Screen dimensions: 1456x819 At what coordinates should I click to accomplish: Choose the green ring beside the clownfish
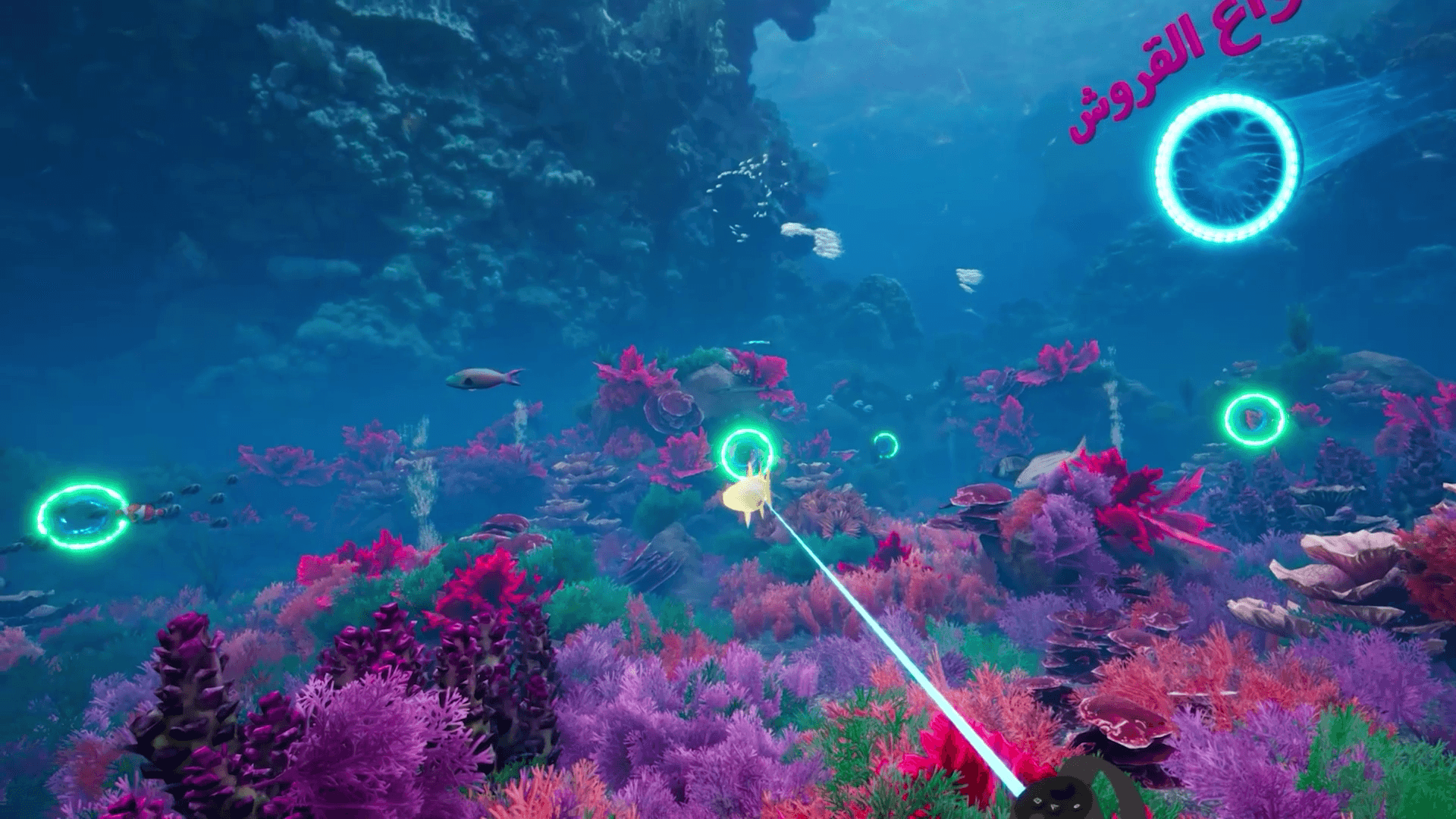pos(82,517)
